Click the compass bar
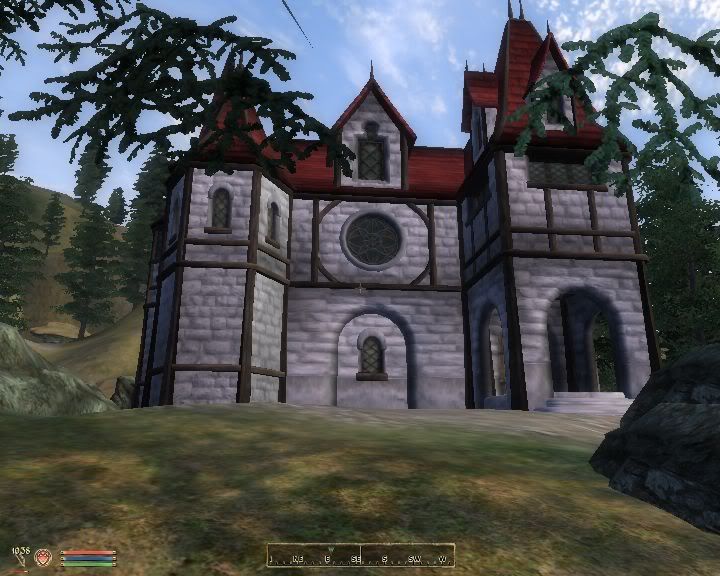 [360, 556]
